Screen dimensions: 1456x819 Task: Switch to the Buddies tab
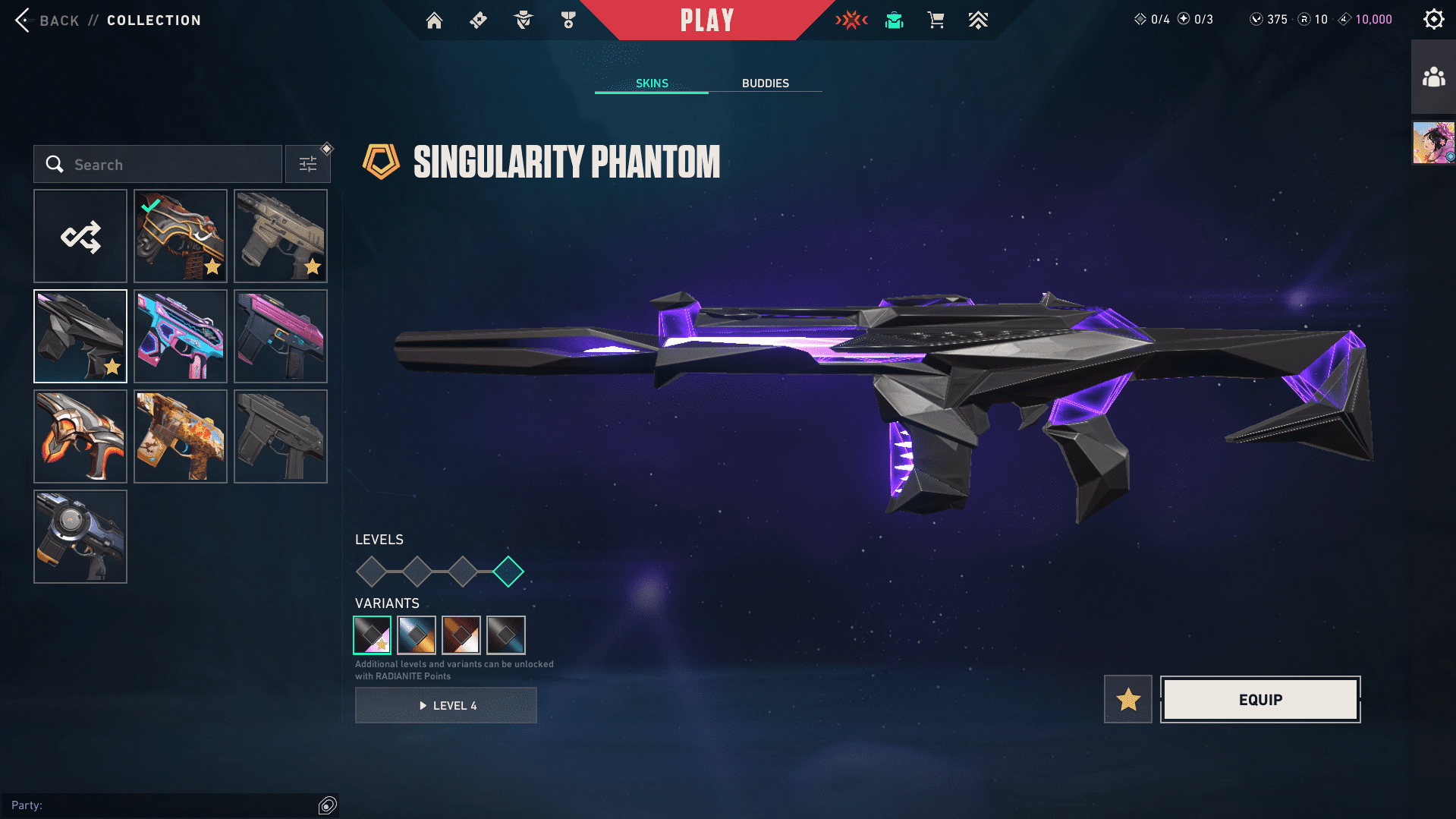765,83
